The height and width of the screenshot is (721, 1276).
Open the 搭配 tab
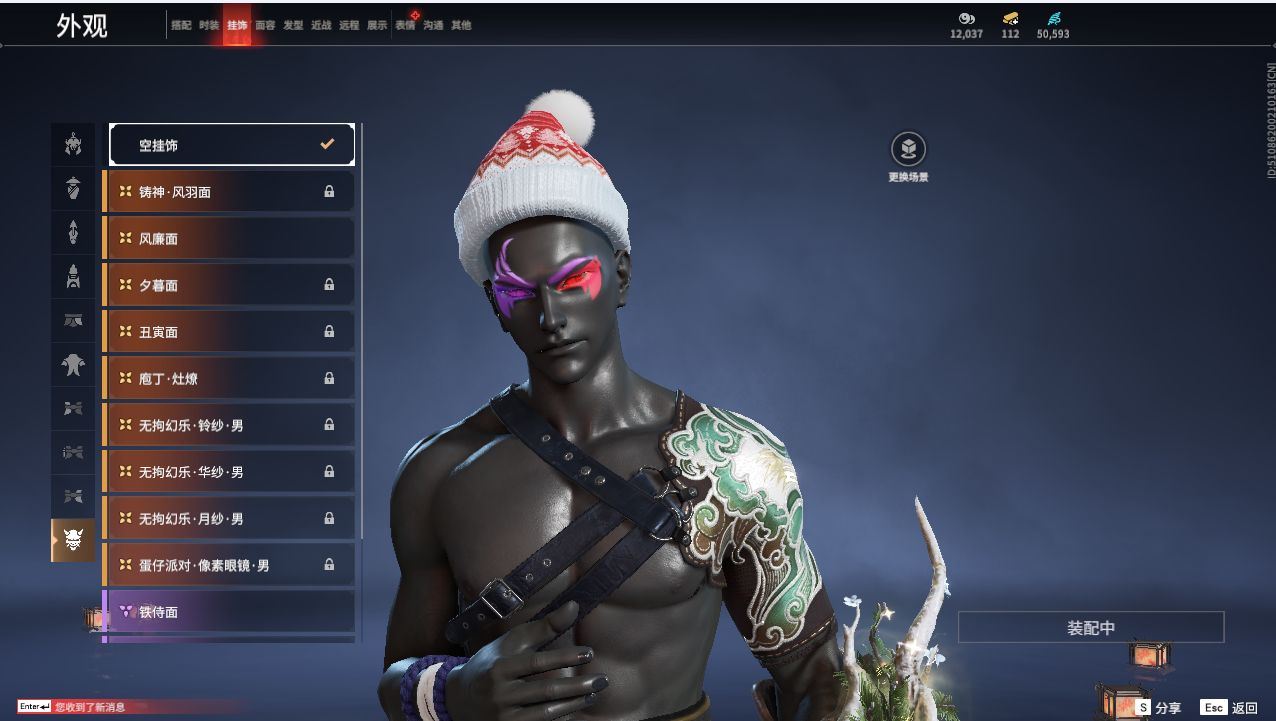pyautogui.click(x=181, y=26)
